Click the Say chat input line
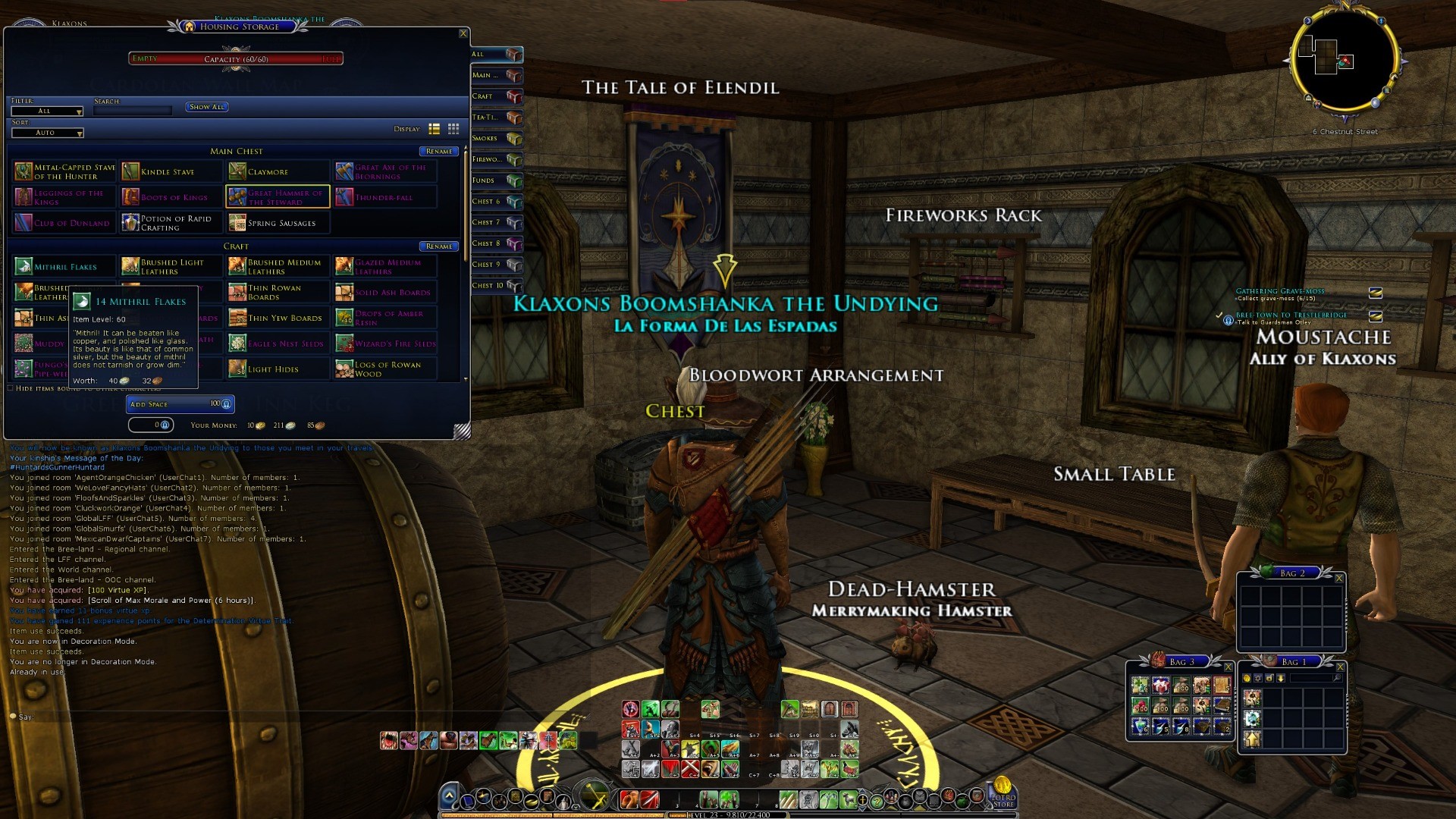 (x=190, y=717)
